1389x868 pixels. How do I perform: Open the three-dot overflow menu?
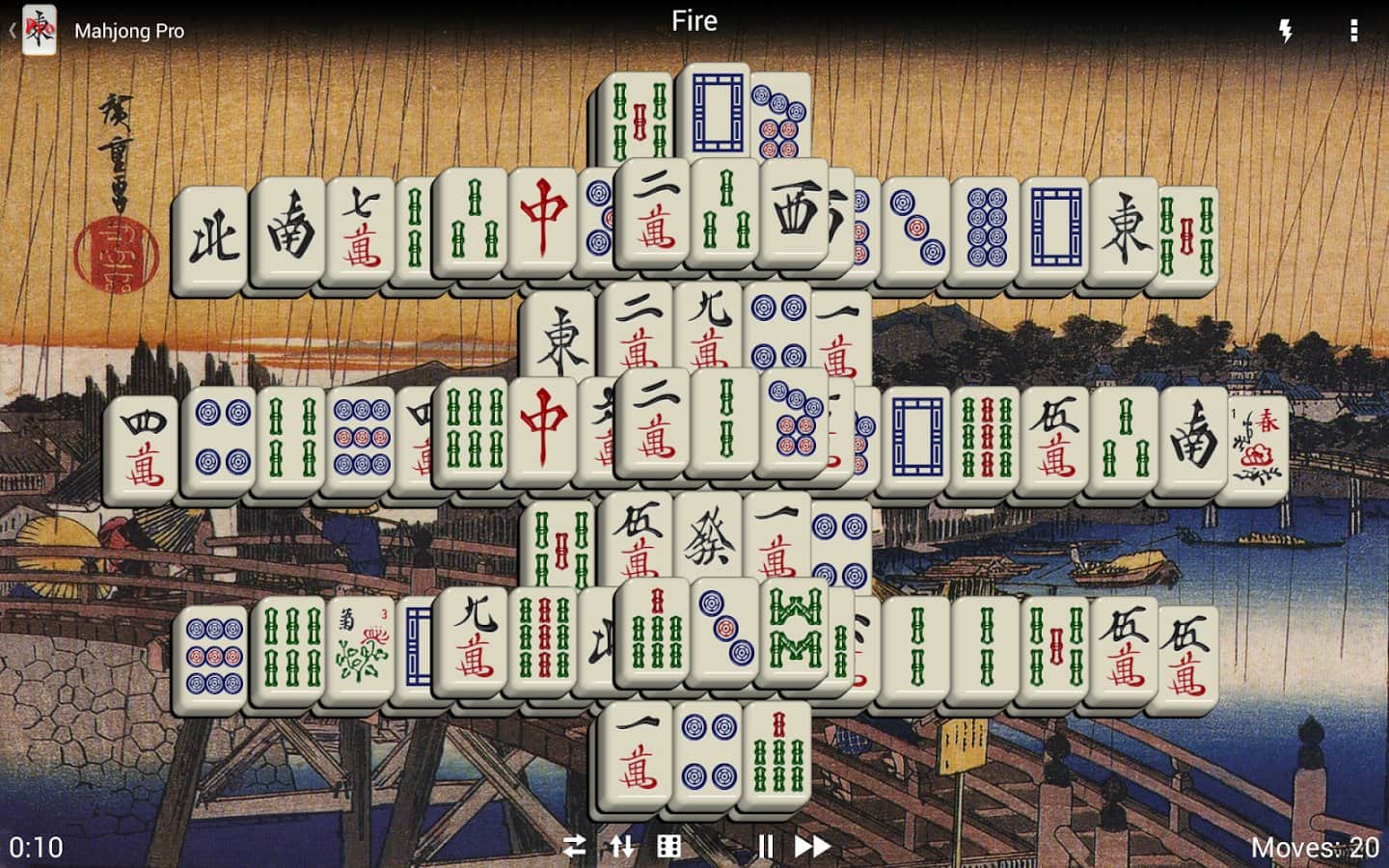point(1355,30)
